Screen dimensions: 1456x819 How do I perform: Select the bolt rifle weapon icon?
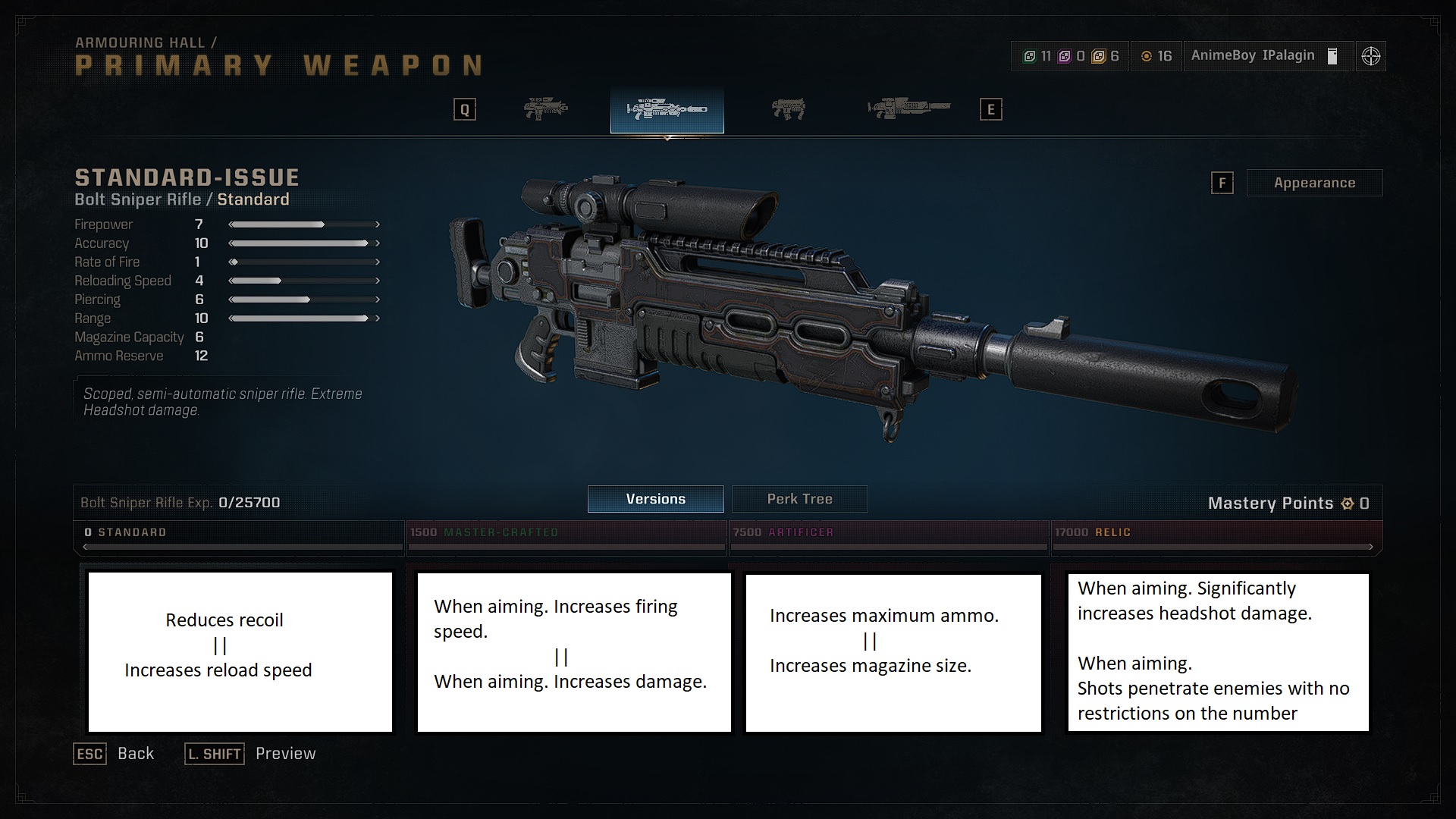tap(546, 108)
